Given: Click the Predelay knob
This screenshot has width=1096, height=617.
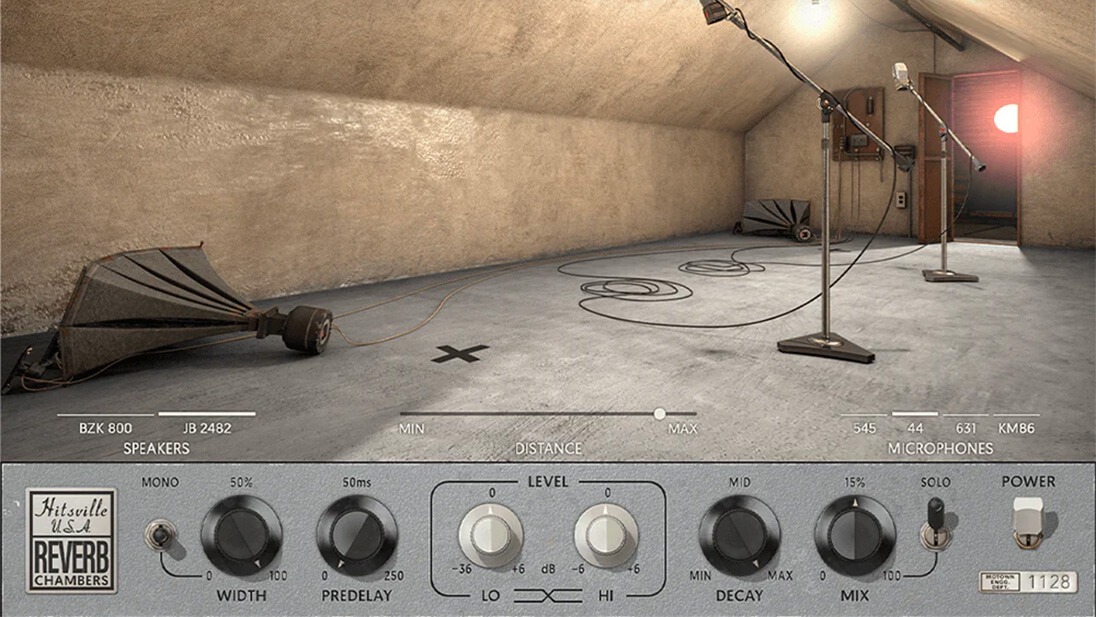Looking at the screenshot, I should pos(357,535).
